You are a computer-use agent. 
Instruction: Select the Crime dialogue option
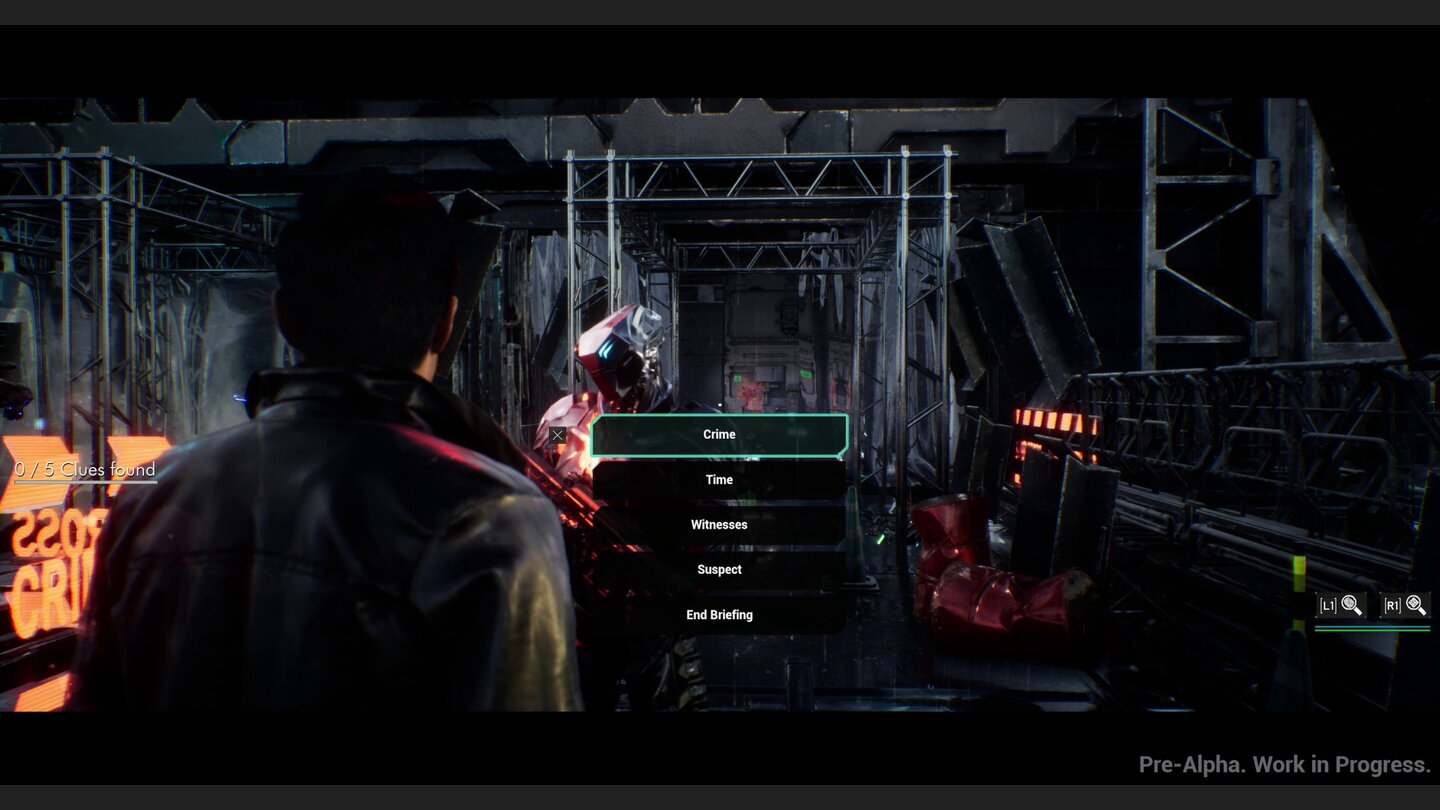[719, 434]
